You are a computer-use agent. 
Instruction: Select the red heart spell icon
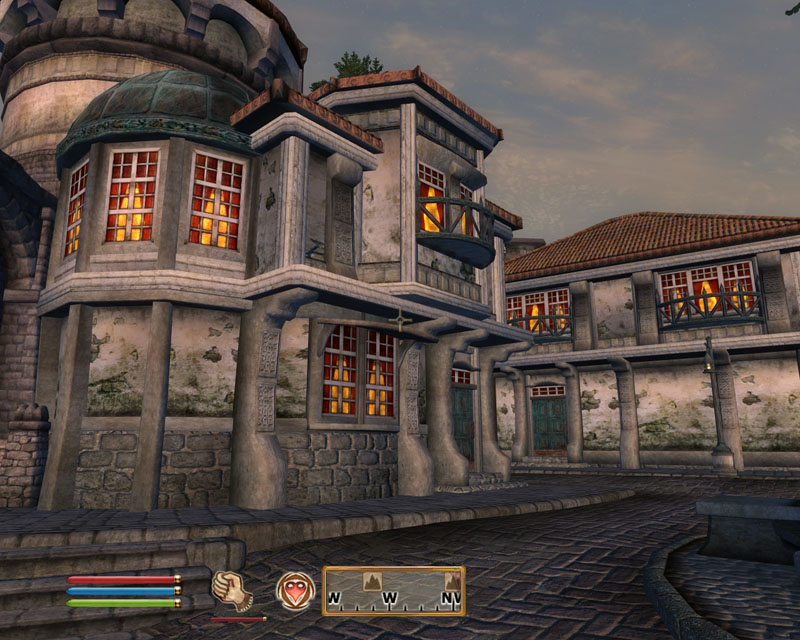click(295, 591)
